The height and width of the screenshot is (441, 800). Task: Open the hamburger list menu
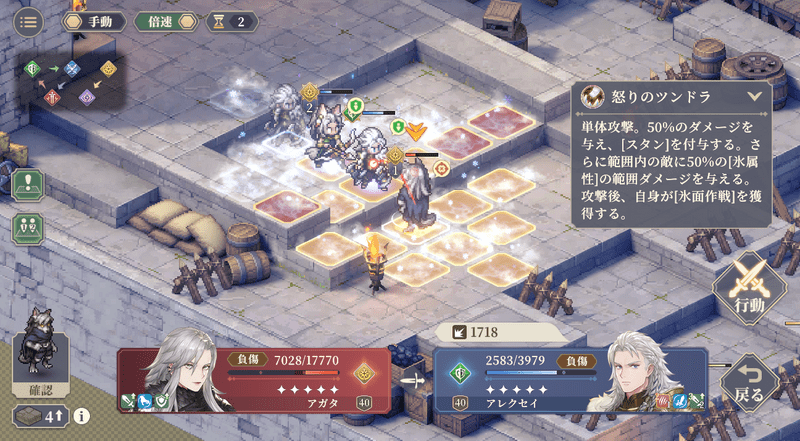[x=27, y=20]
